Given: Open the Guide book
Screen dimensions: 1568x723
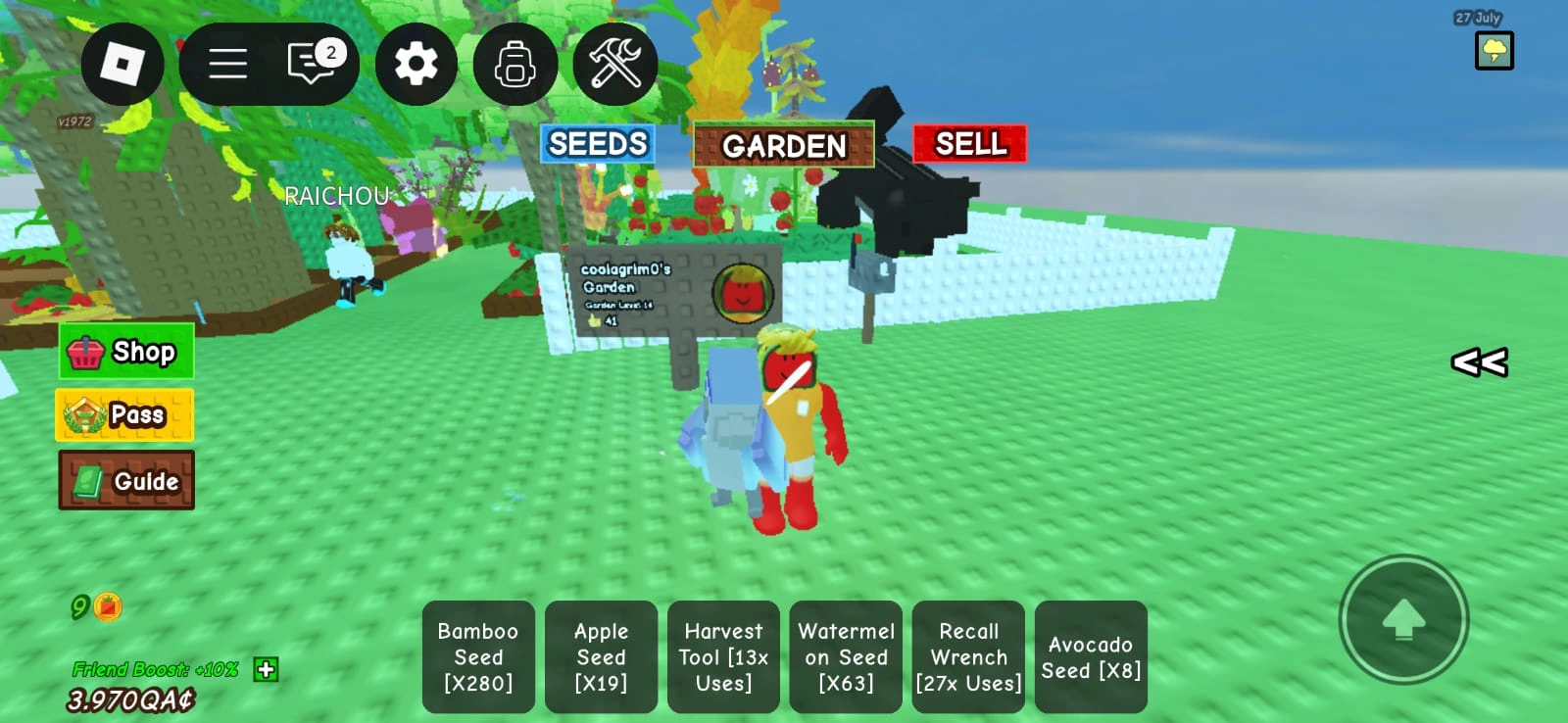Looking at the screenshot, I should pyautogui.click(x=125, y=481).
